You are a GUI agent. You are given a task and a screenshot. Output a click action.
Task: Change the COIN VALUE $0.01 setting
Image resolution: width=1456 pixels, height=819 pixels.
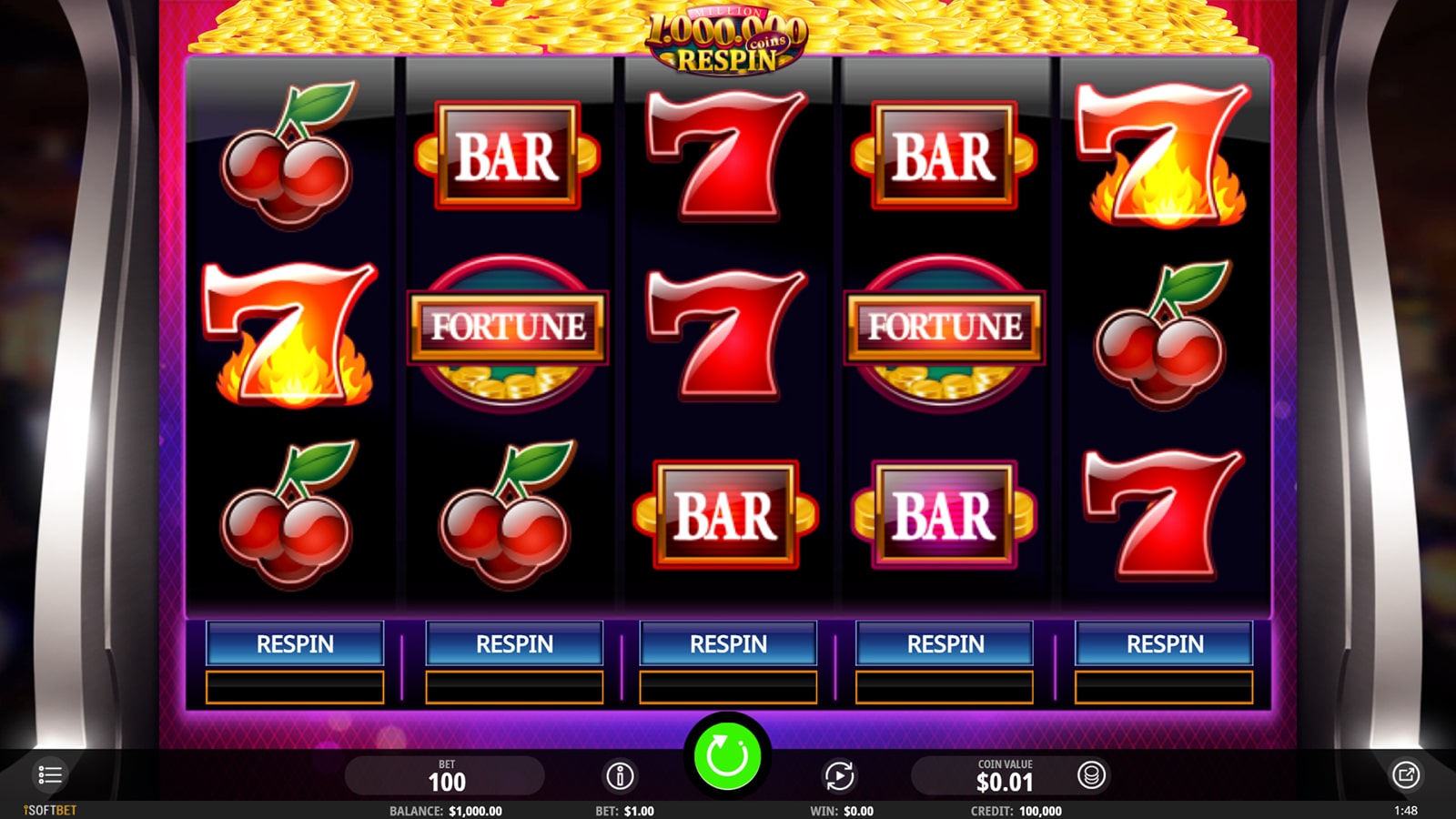1004,776
